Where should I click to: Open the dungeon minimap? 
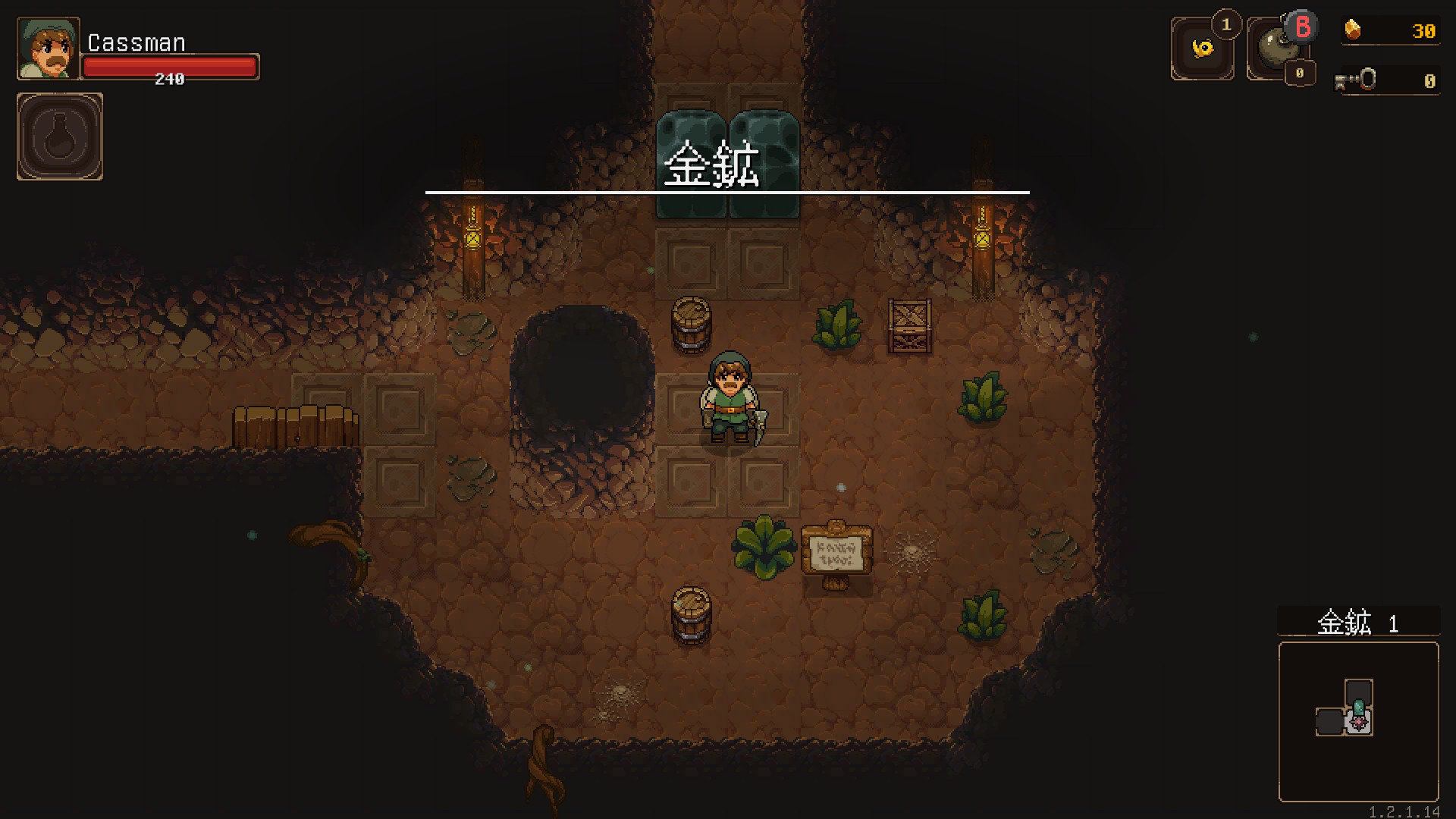tap(1358, 721)
